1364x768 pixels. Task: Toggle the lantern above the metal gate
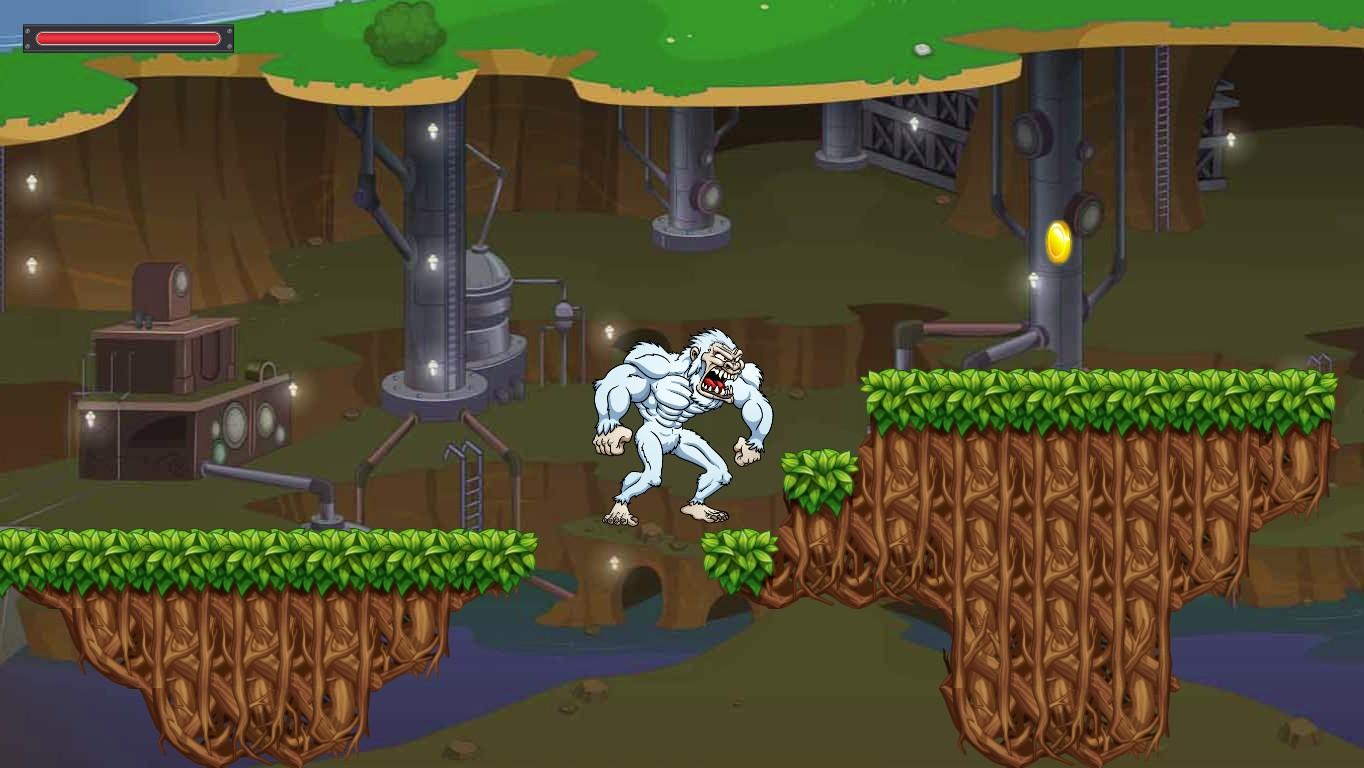tap(915, 125)
